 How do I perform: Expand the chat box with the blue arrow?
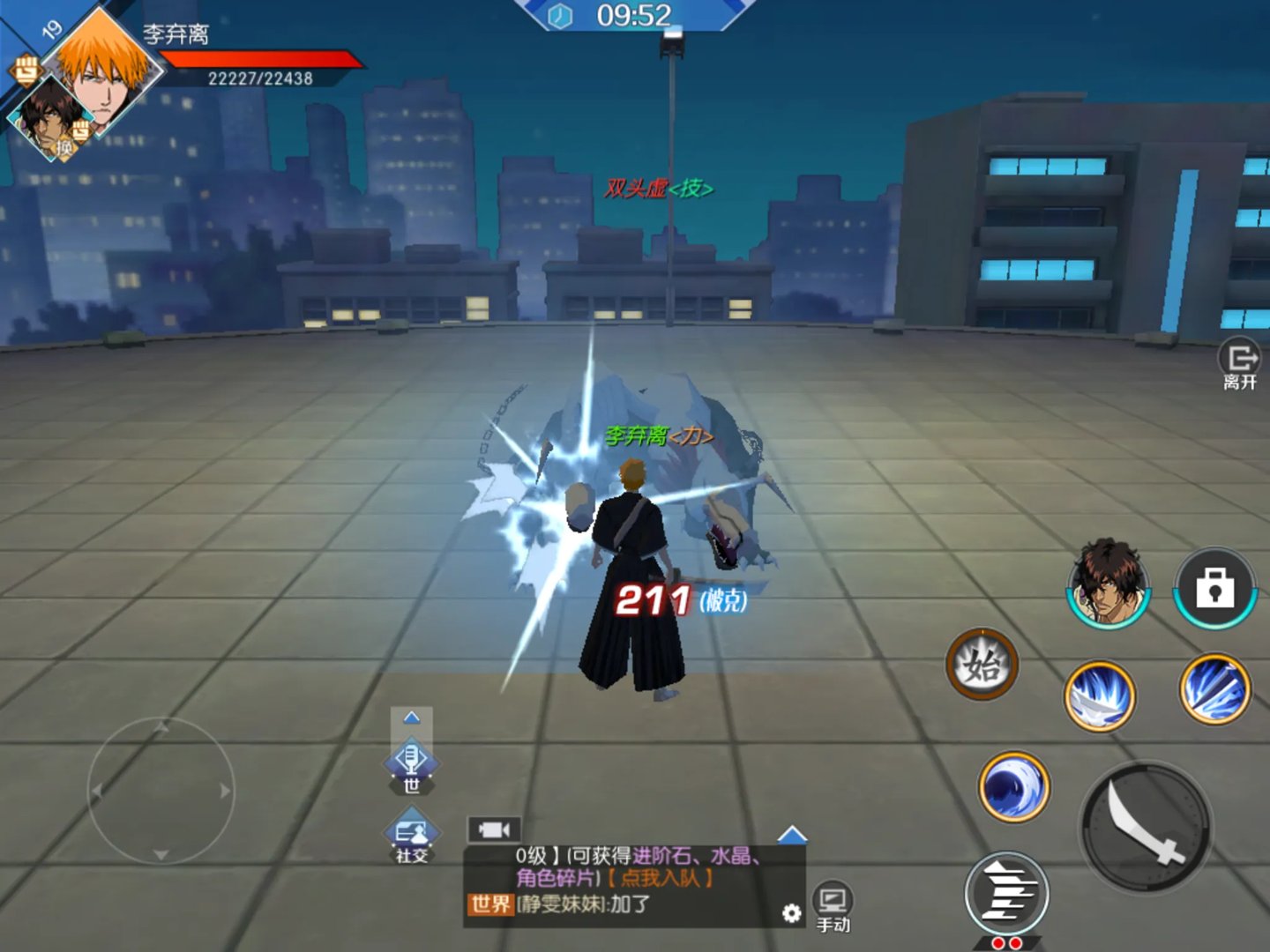[x=792, y=834]
